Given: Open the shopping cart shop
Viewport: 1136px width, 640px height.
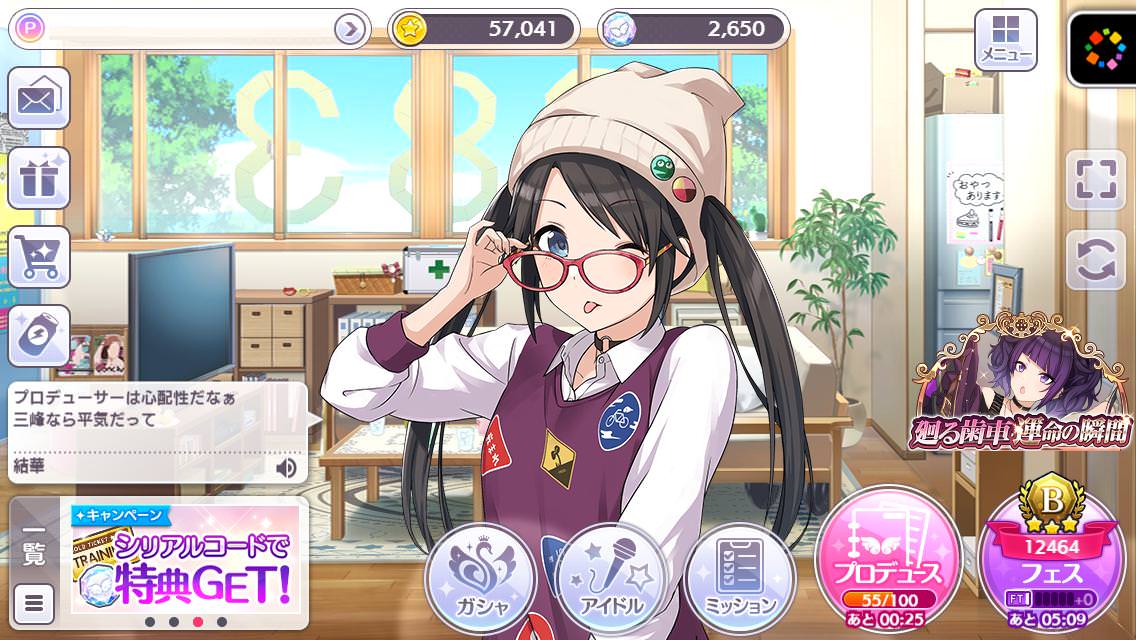Looking at the screenshot, I should tap(39, 256).
